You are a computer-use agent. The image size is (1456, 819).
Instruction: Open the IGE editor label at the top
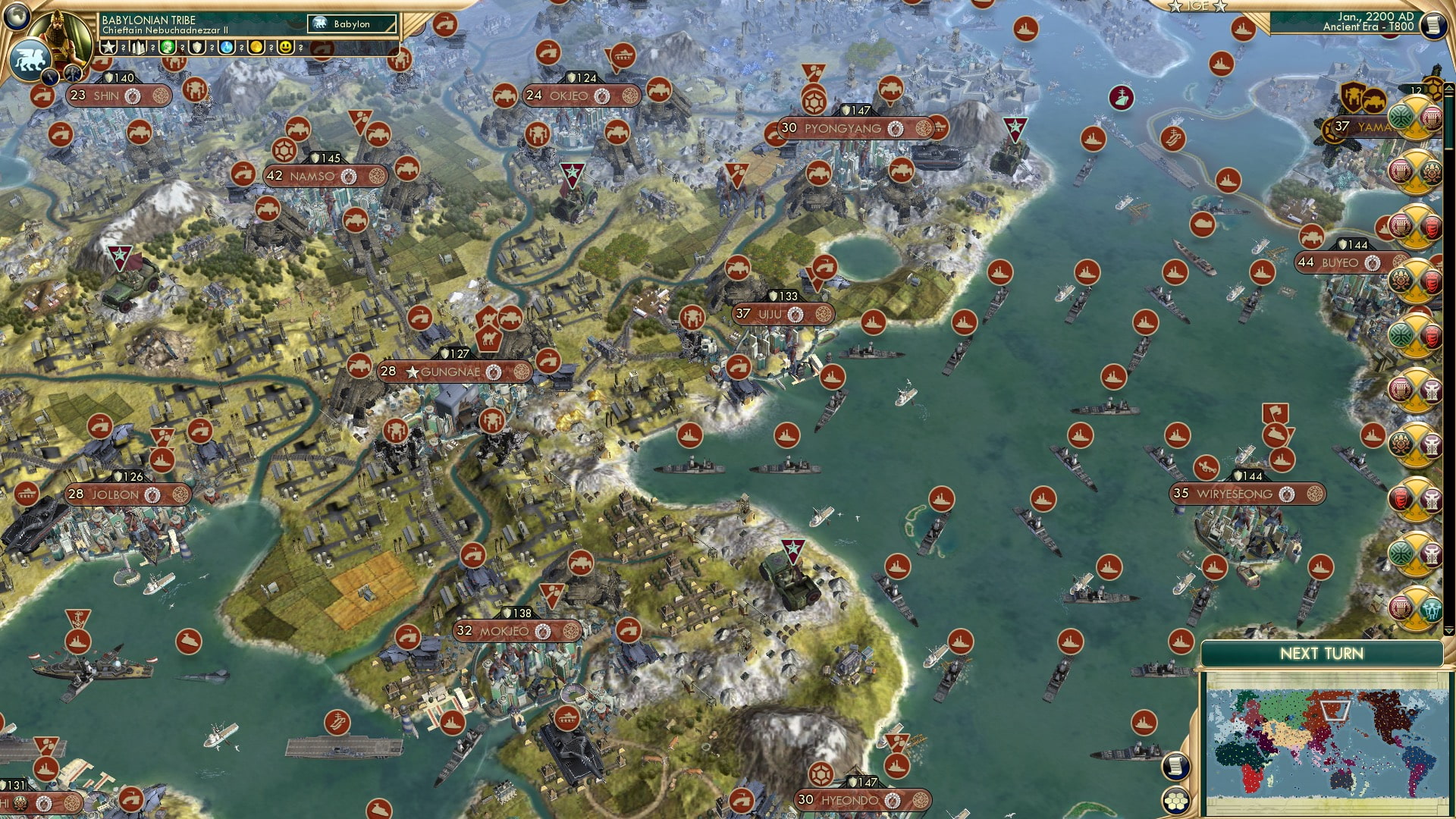pos(1197,6)
